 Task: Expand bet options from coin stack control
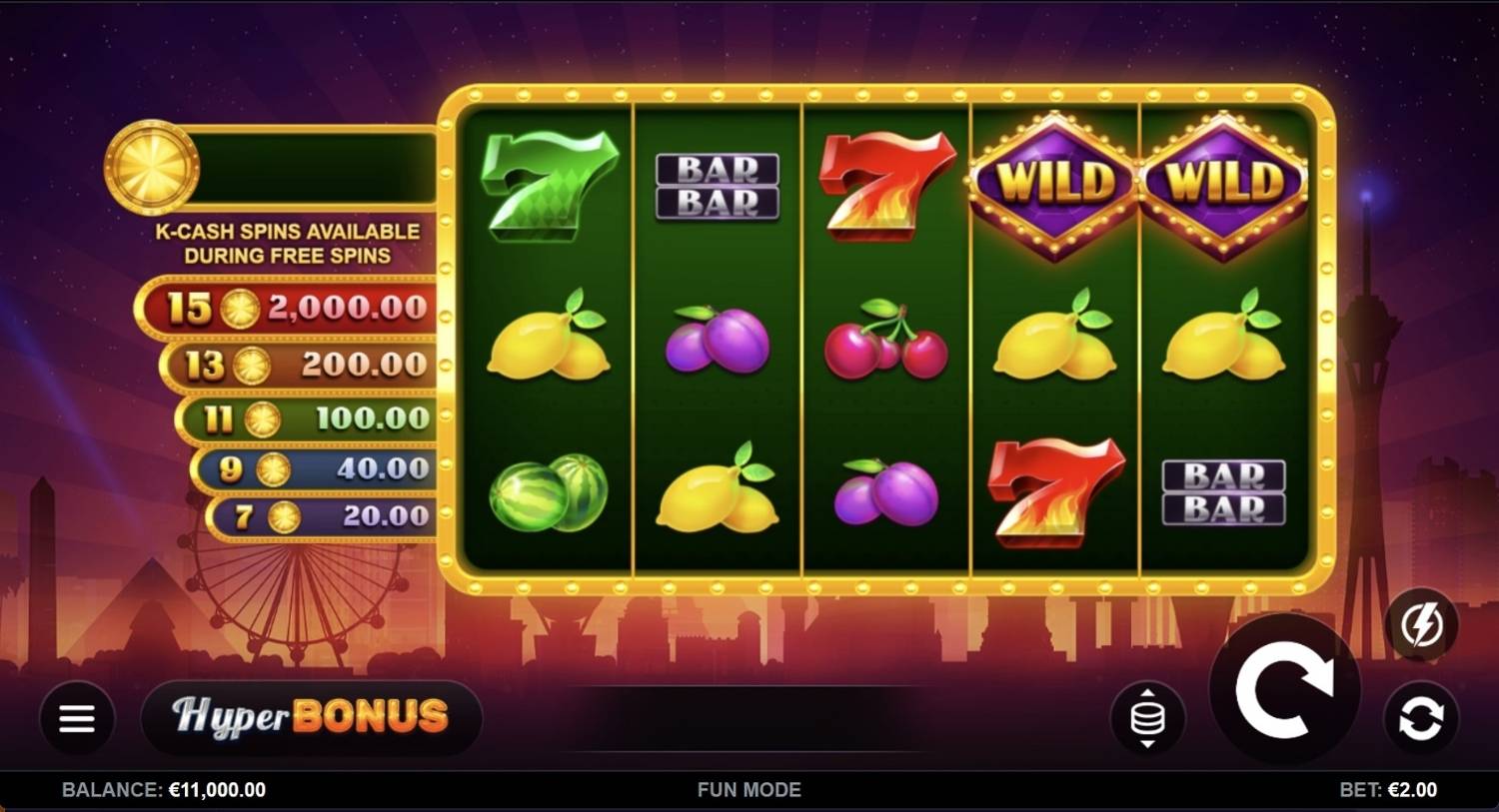[x=1146, y=715]
